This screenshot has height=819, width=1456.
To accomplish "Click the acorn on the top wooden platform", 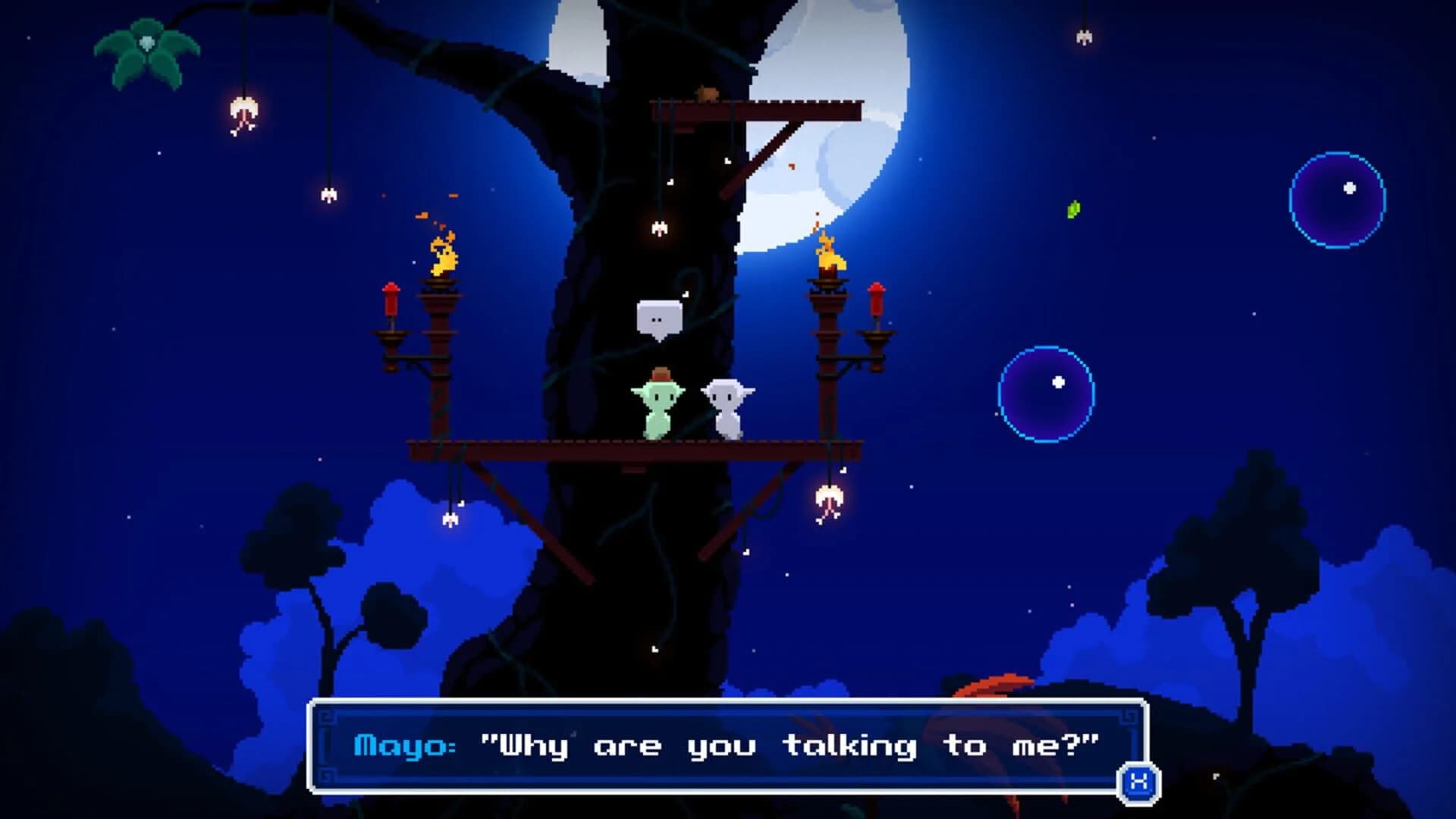I will (704, 92).
